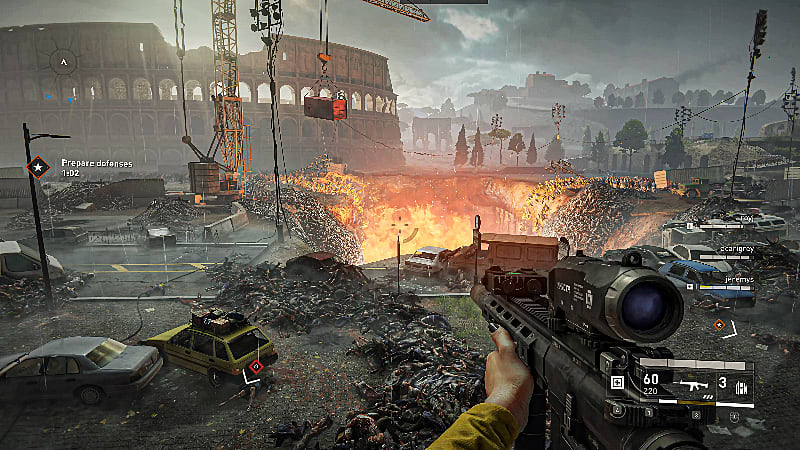Image resolution: width=800 pixels, height=450 pixels.
Task: Select the equipment item icon with count 3
Action: click(741, 385)
